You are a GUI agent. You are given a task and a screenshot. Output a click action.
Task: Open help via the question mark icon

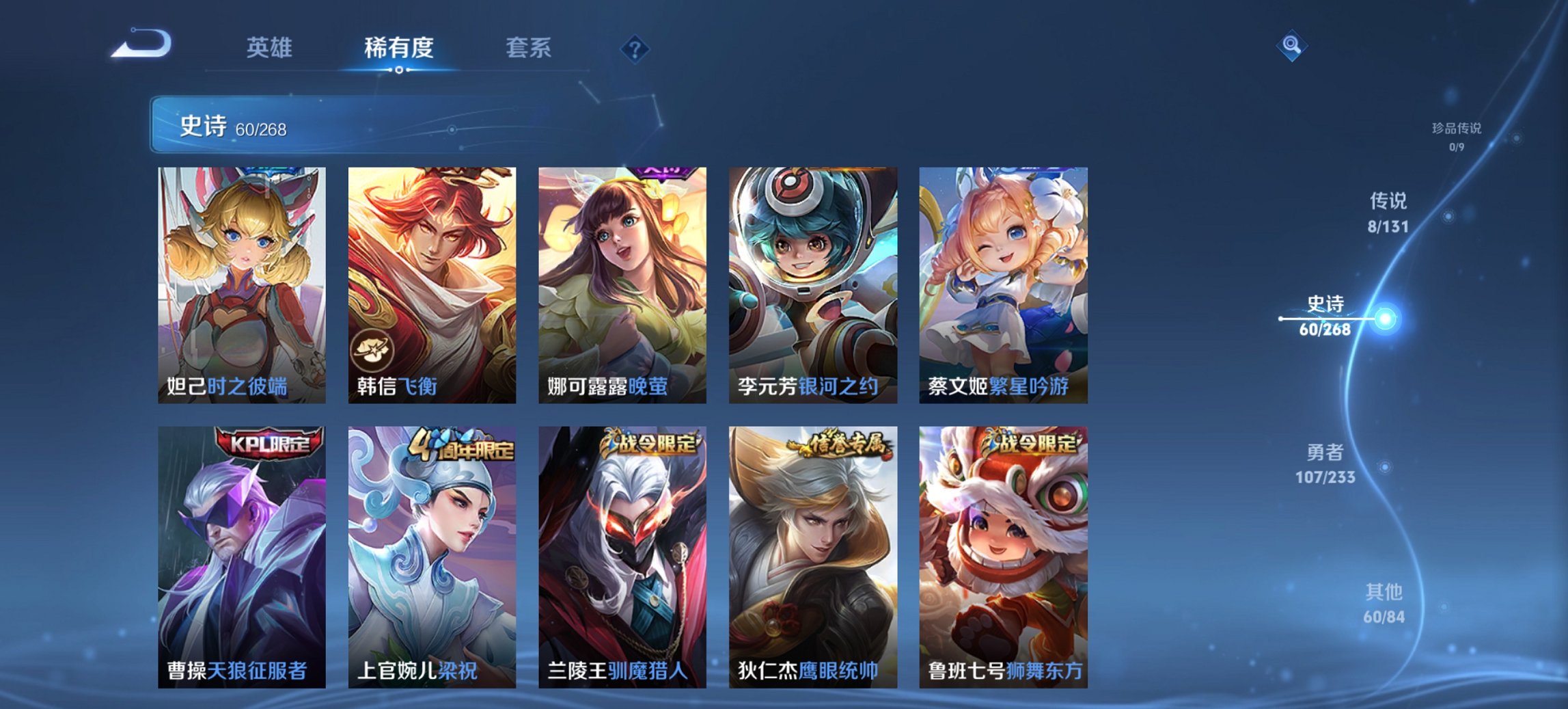635,49
